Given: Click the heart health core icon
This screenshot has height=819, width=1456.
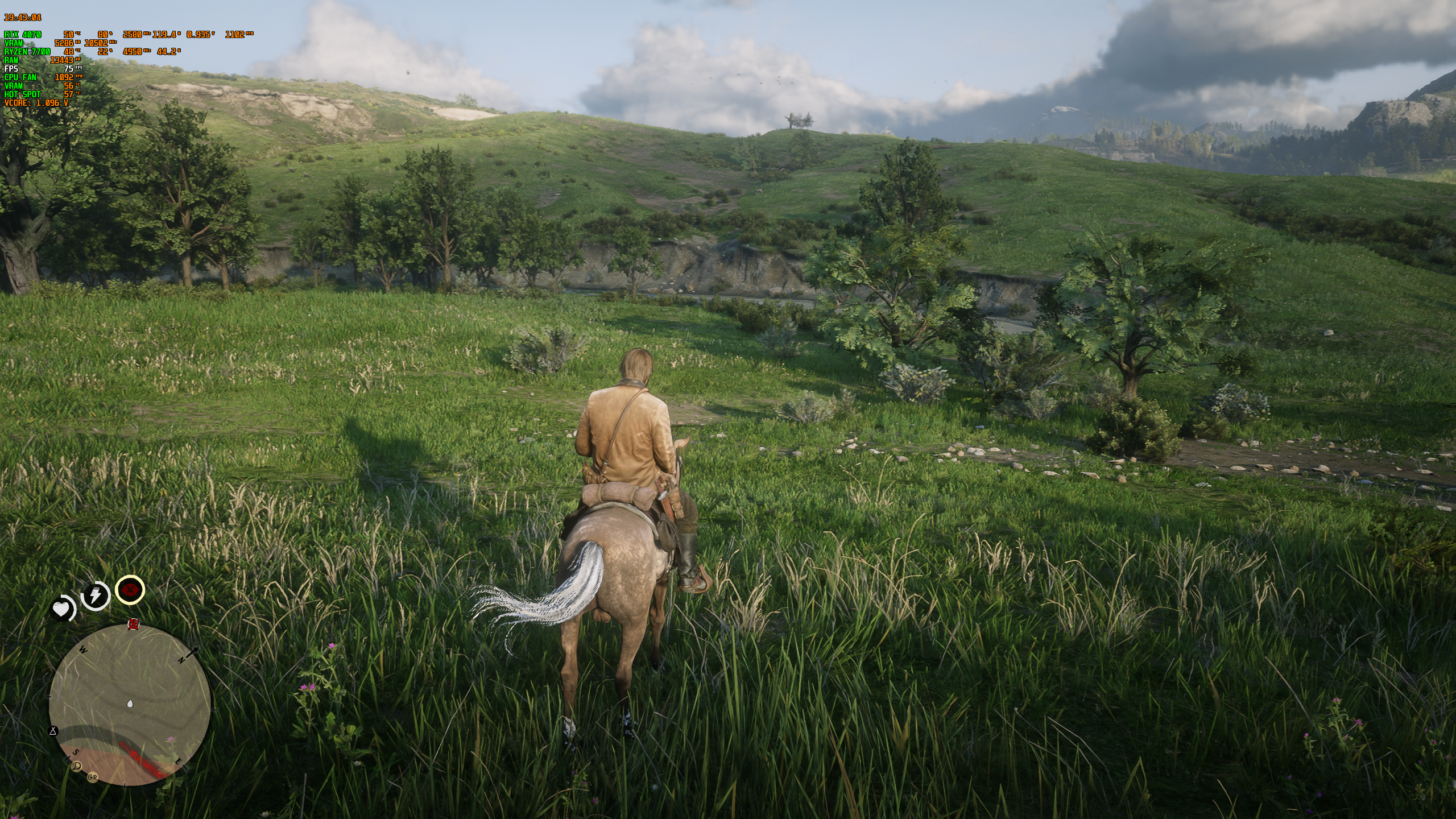Looking at the screenshot, I should click(61, 610).
